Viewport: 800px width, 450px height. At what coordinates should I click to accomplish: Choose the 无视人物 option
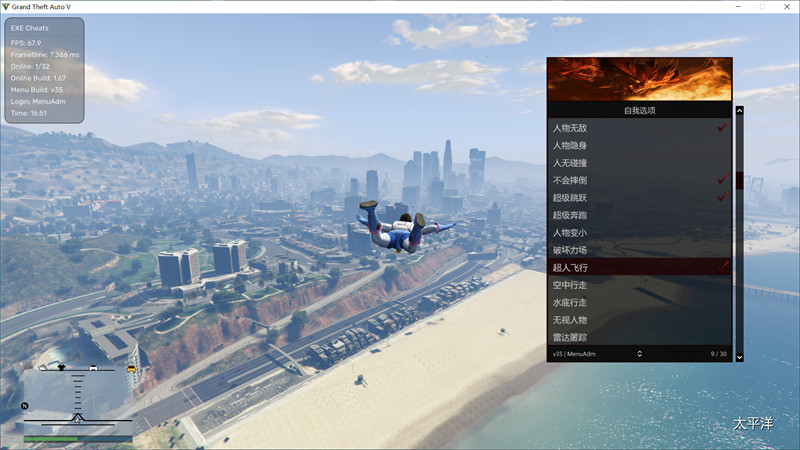click(x=638, y=319)
